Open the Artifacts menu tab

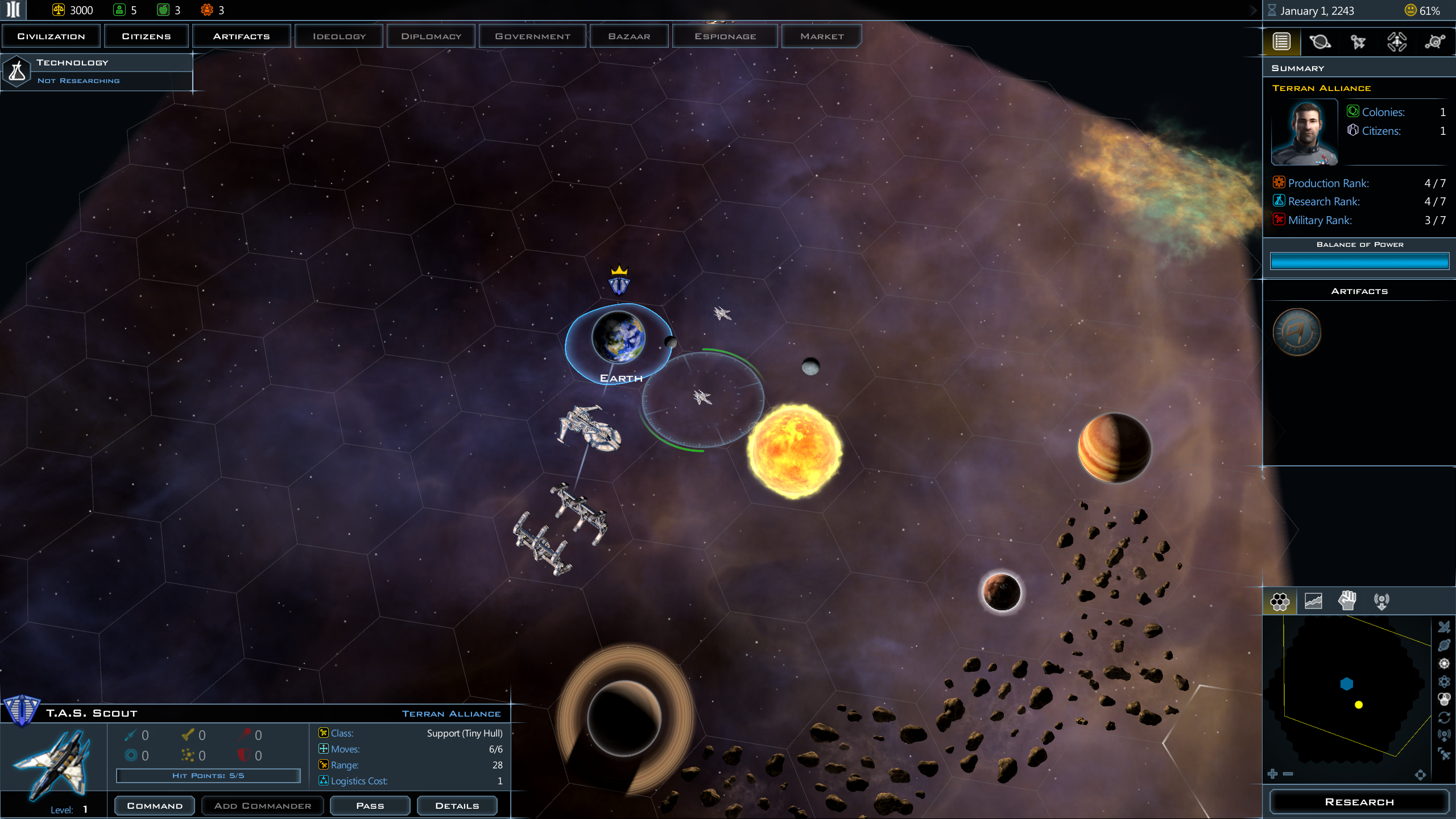coord(241,36)
